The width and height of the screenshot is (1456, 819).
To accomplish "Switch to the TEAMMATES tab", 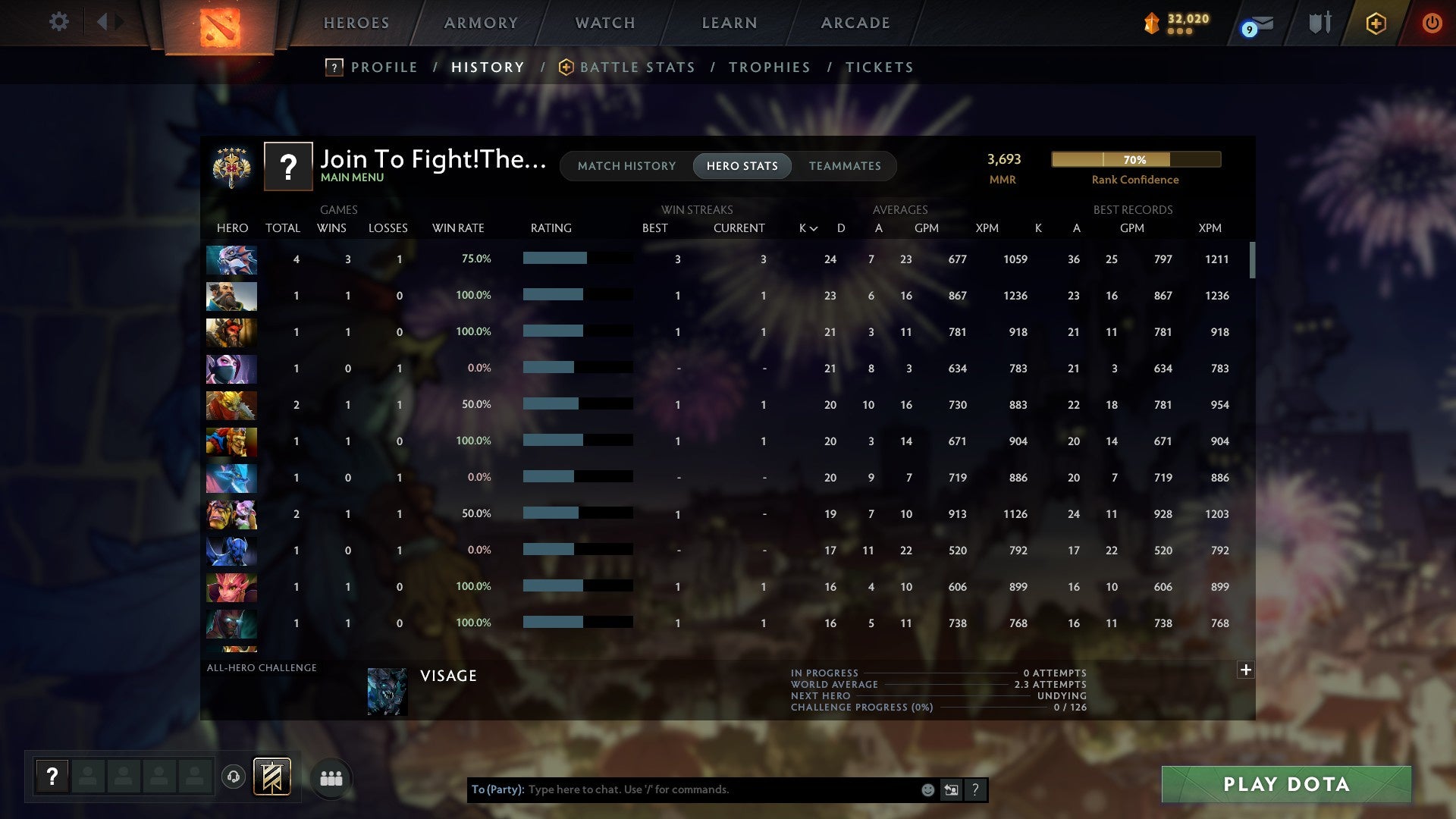I will click(x=845, y=165).
